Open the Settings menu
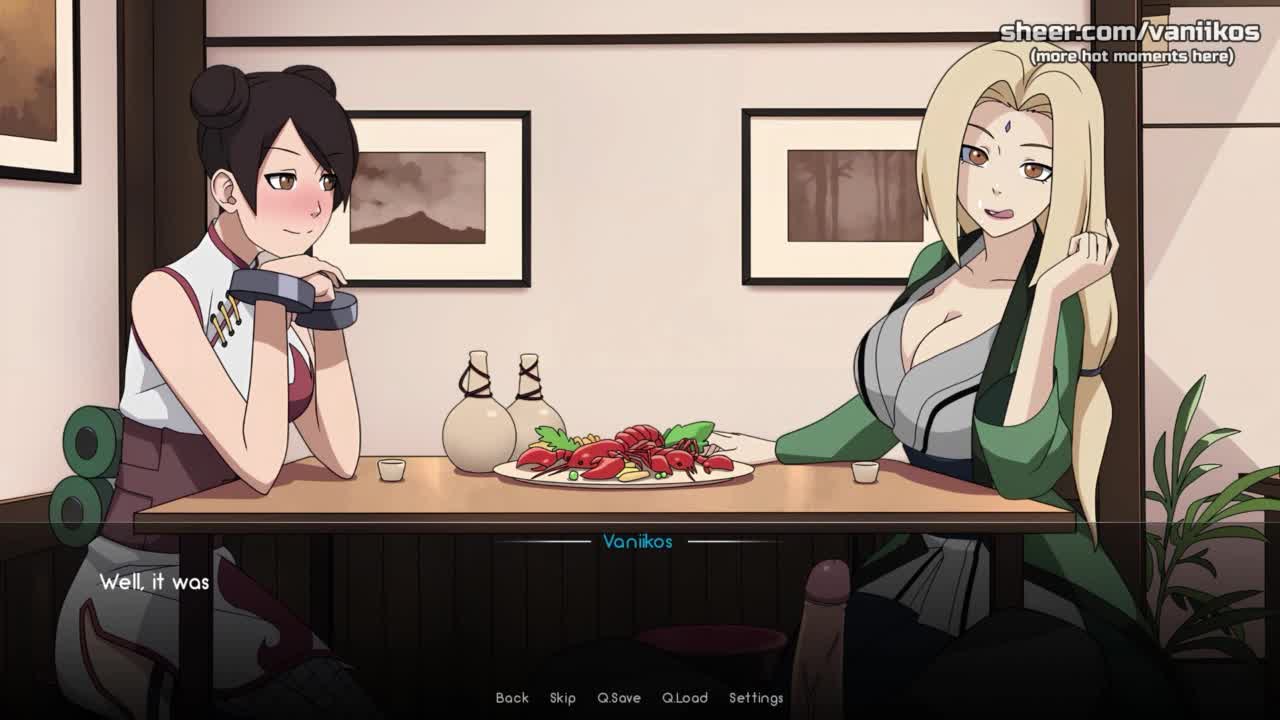Viewport: 1280px width, 720px height. [x=756, y=698]
